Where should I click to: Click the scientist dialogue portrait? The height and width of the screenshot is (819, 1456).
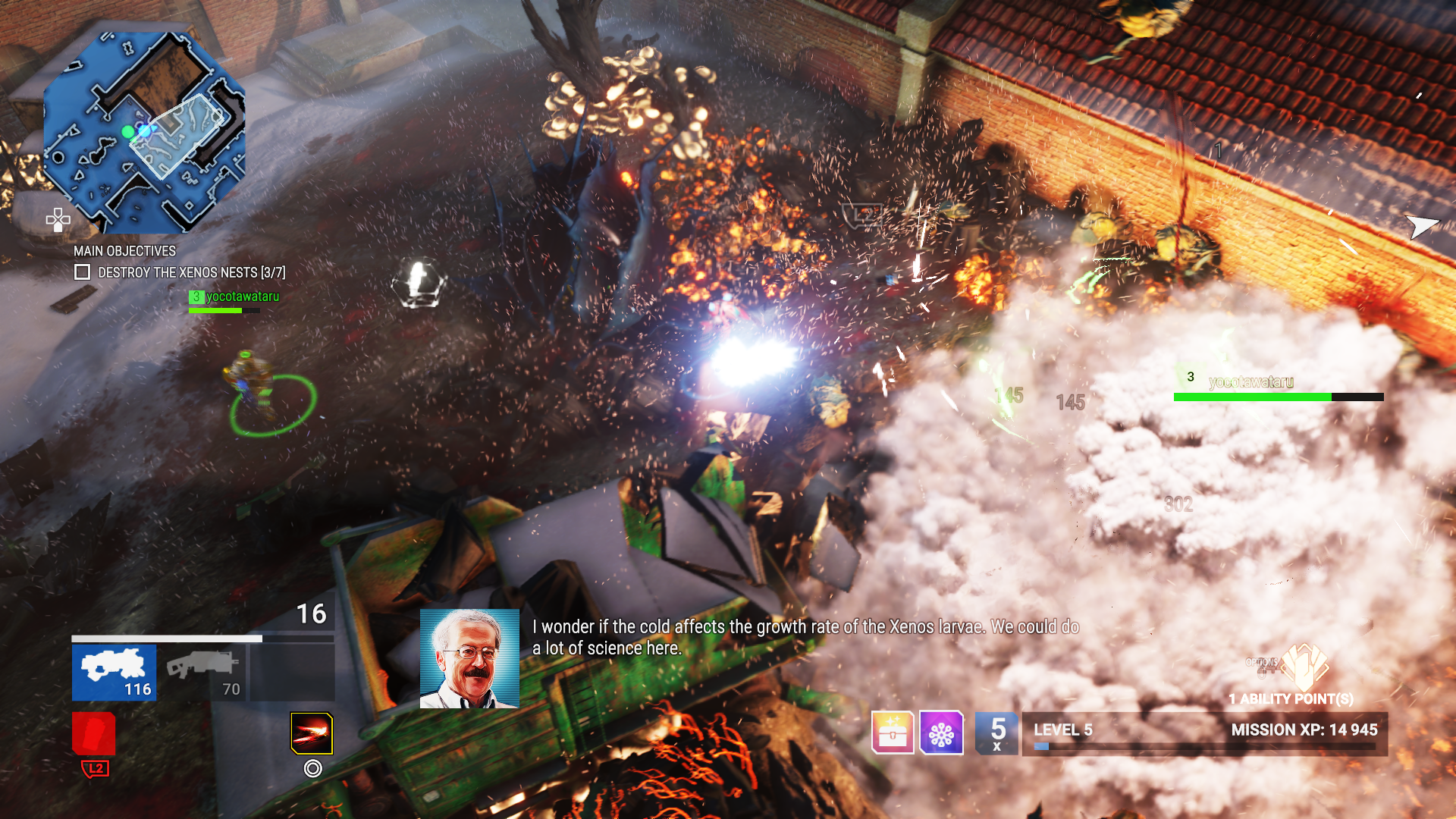click(469, 658)
